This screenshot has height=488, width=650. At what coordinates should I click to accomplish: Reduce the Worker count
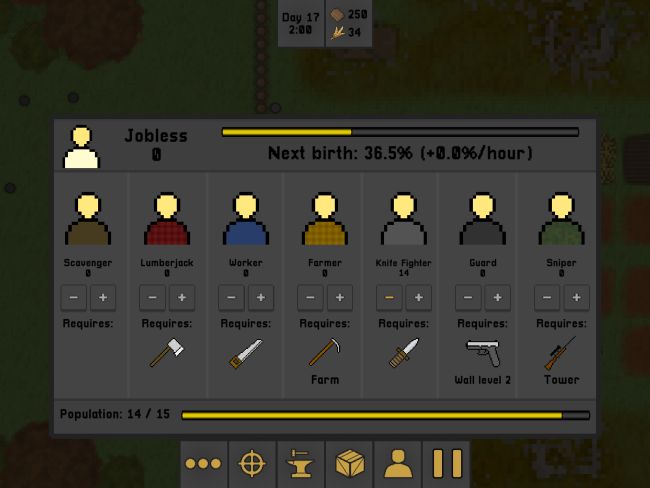[231, 298]
